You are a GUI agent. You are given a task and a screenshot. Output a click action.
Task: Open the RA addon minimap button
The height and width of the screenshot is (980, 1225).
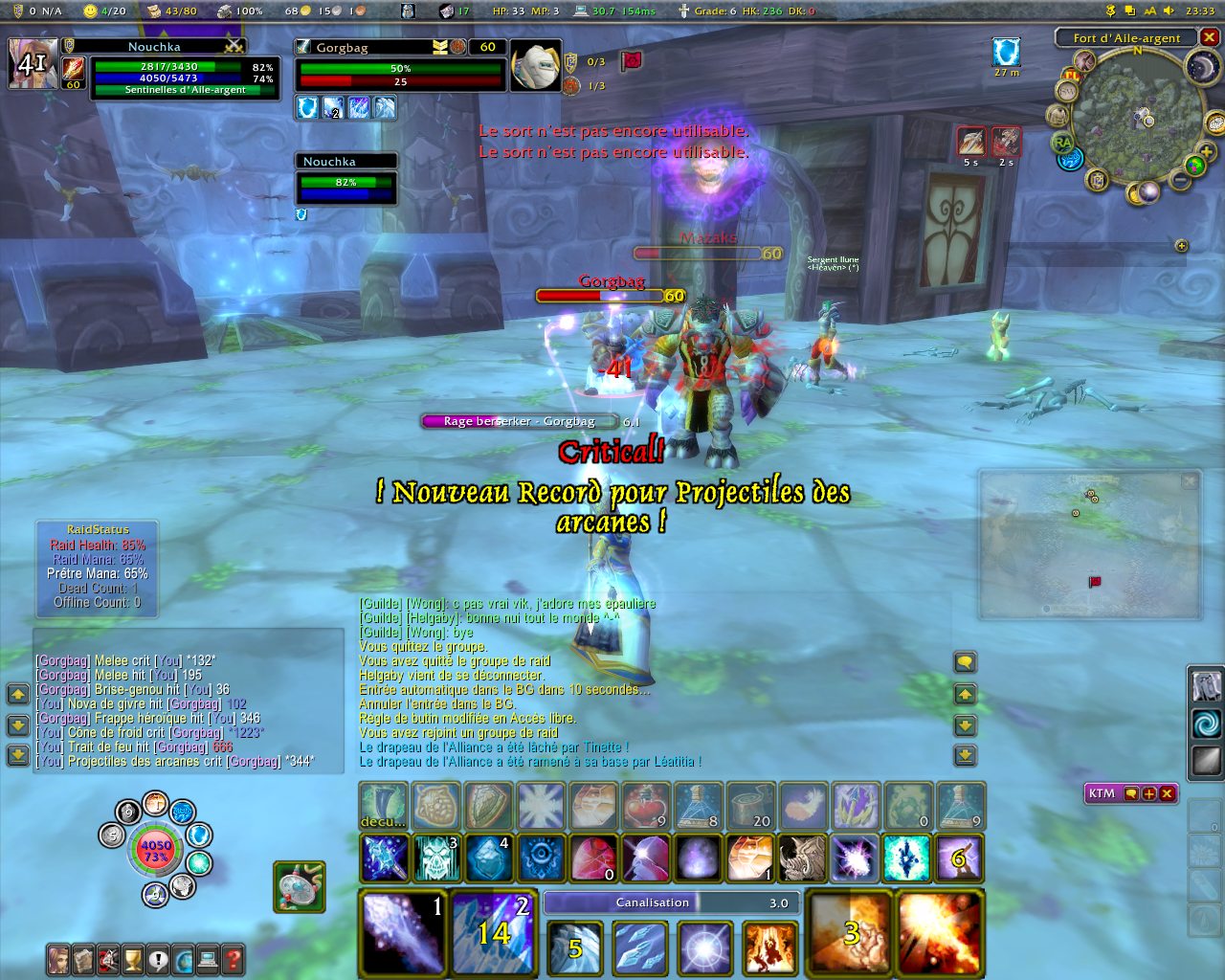(1062, 143)
